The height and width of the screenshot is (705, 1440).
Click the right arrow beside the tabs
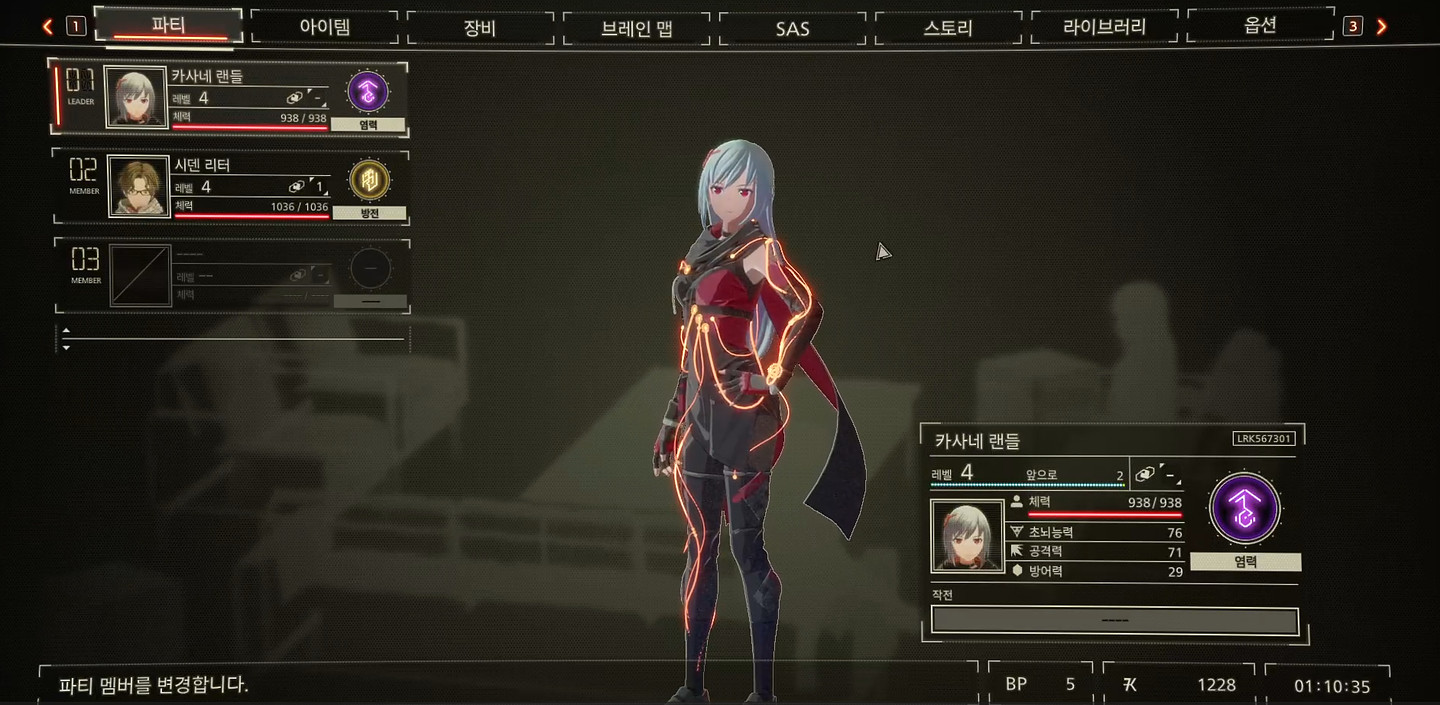pos(1382,27)
